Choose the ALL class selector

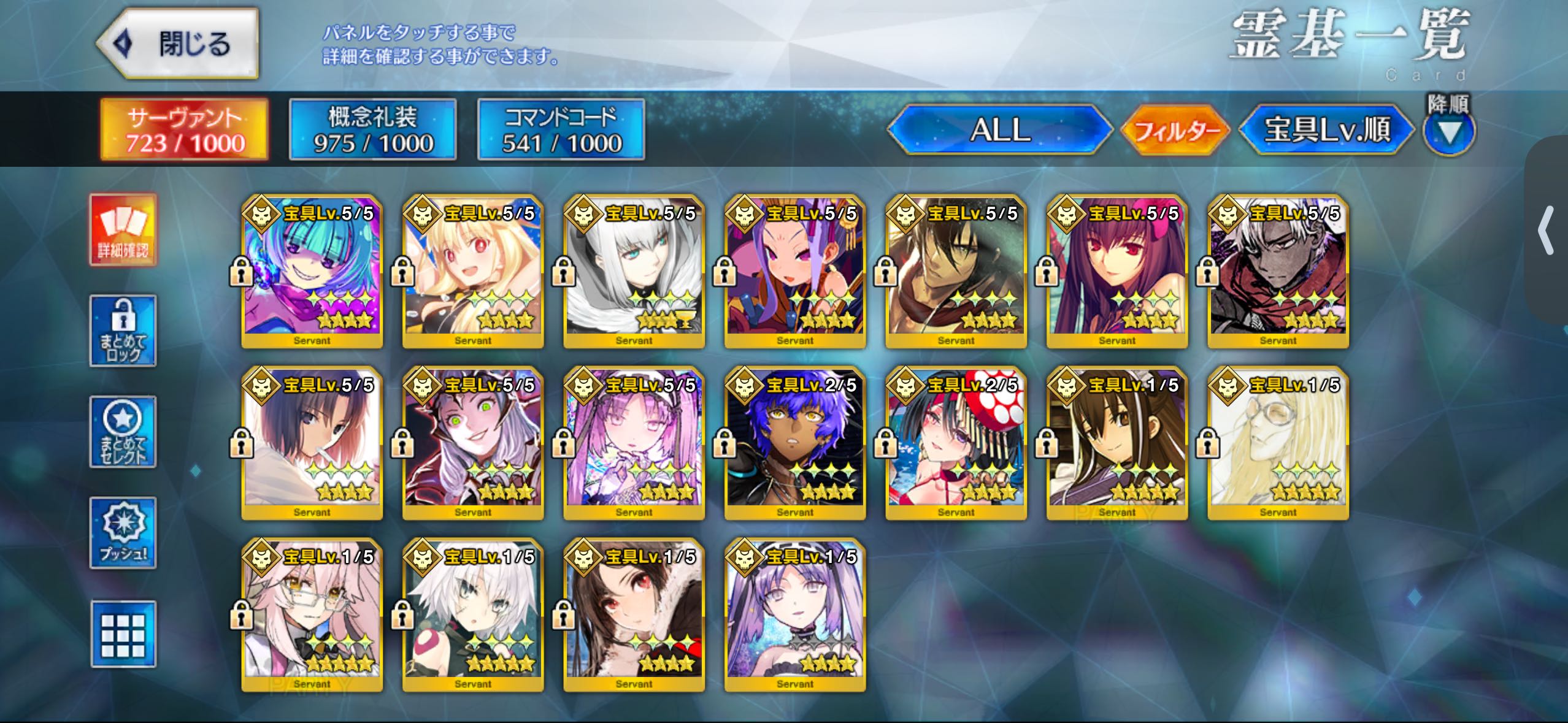coord(999,130)
